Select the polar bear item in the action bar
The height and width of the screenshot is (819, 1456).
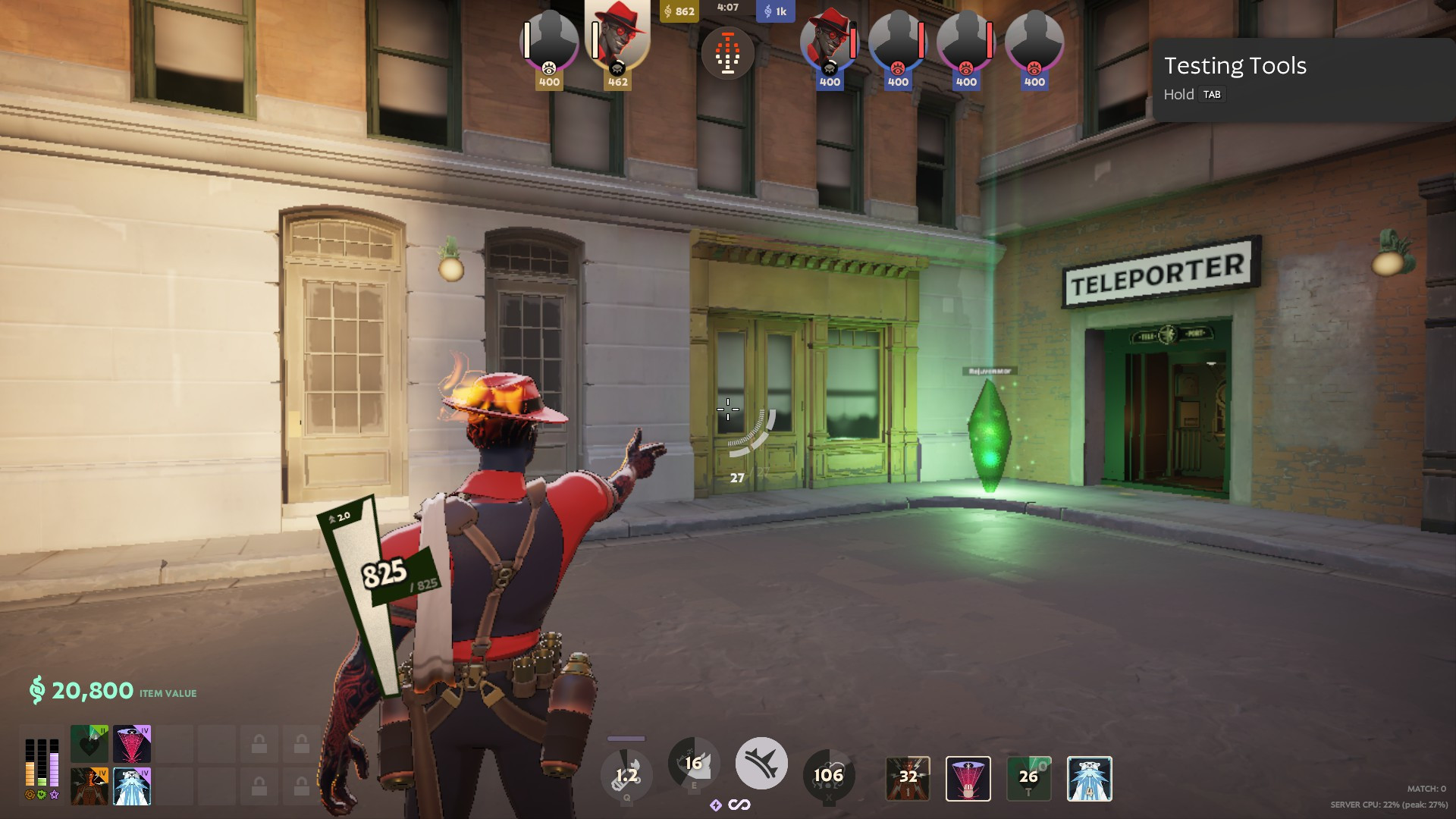click(1090, 779)
